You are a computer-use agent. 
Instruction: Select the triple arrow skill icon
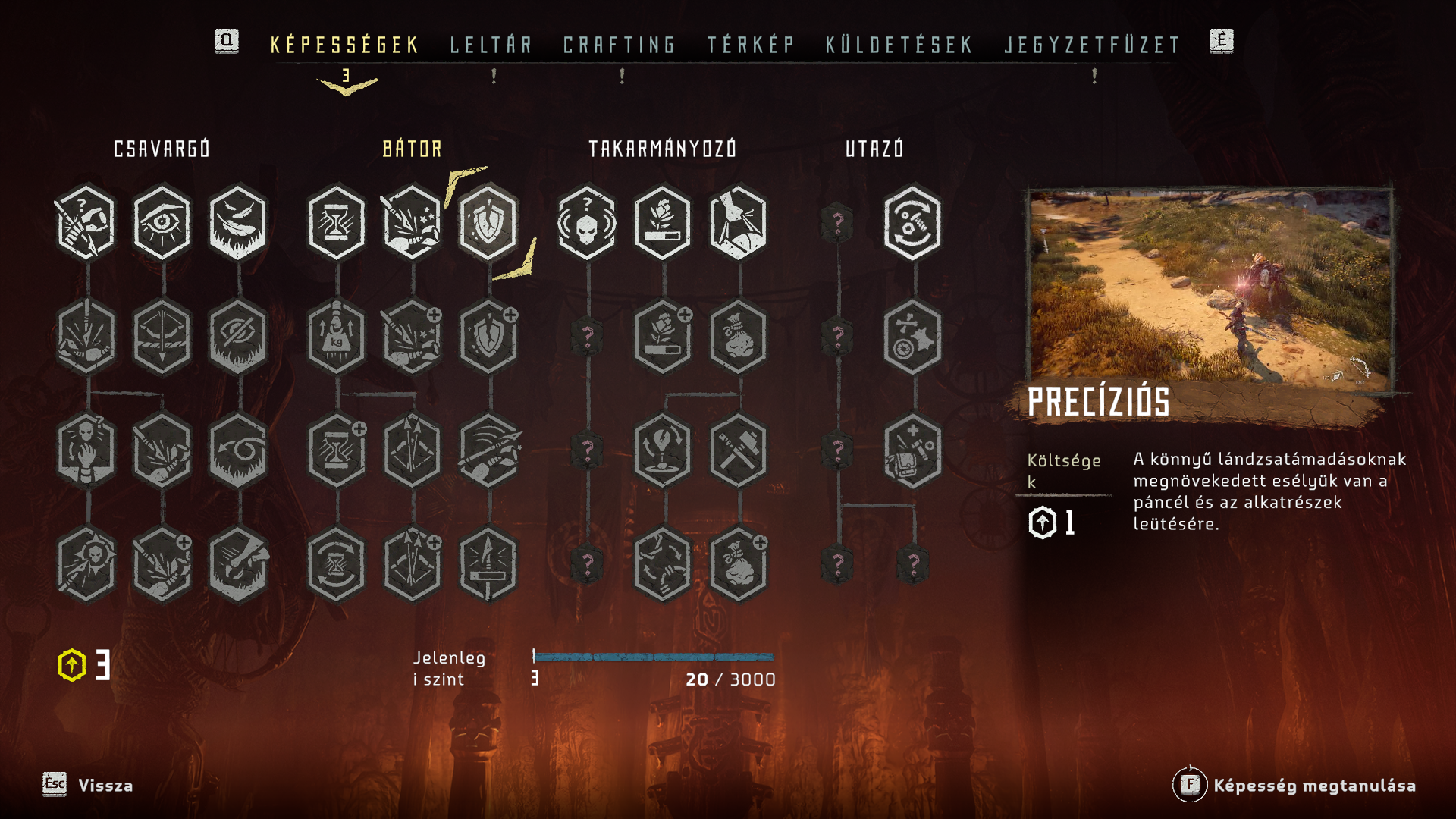coord(413,450)
